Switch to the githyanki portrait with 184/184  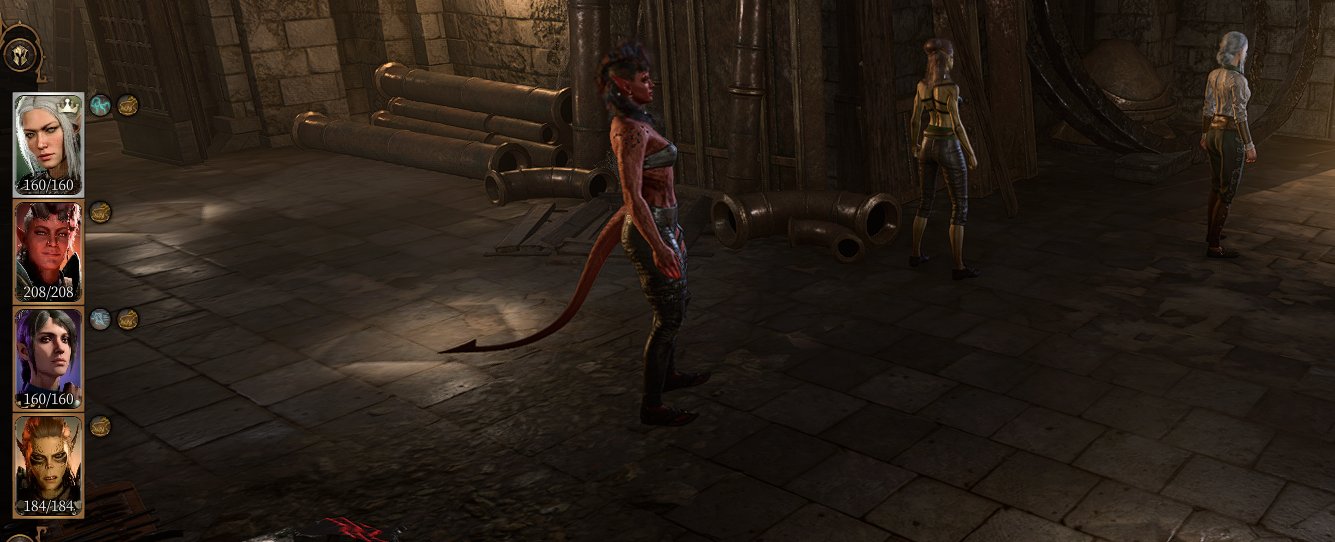(47, 464)
